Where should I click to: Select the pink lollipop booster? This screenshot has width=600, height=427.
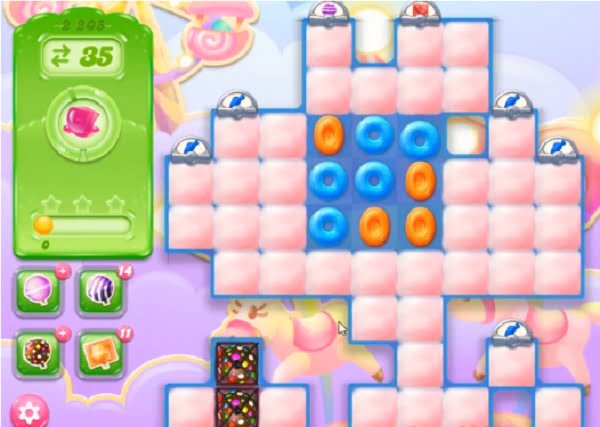point(38,290)
